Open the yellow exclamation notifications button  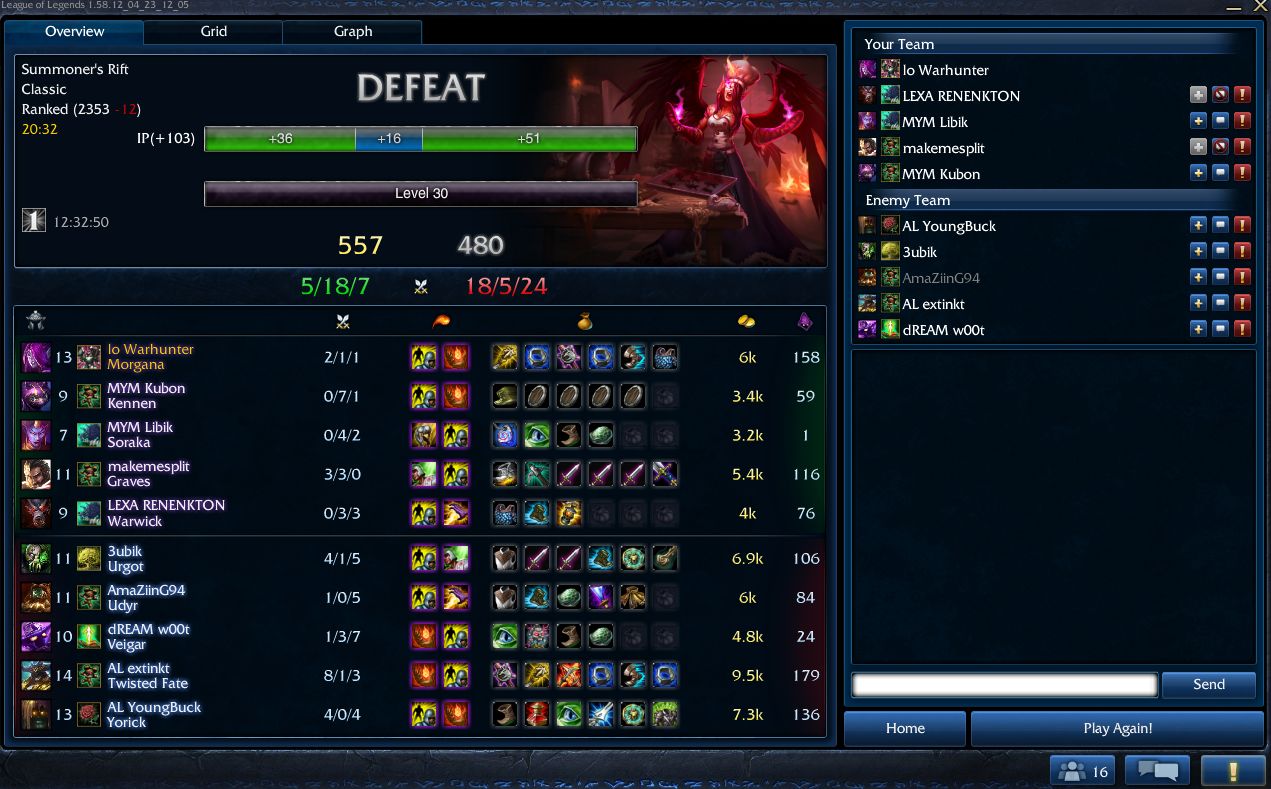(x=1233, y=771)
